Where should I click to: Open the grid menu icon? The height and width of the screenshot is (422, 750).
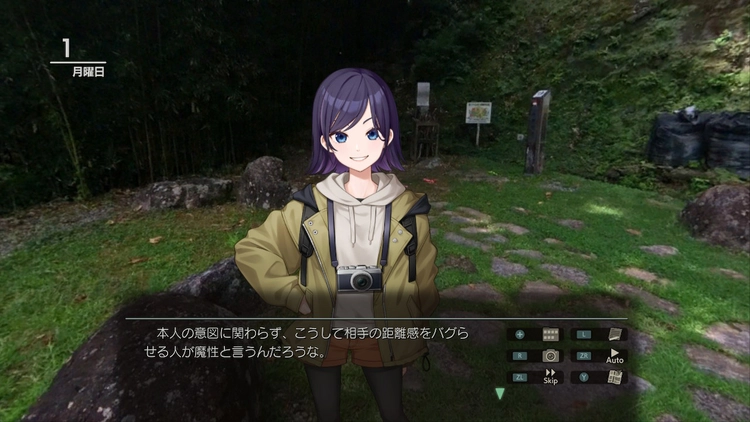550,334
